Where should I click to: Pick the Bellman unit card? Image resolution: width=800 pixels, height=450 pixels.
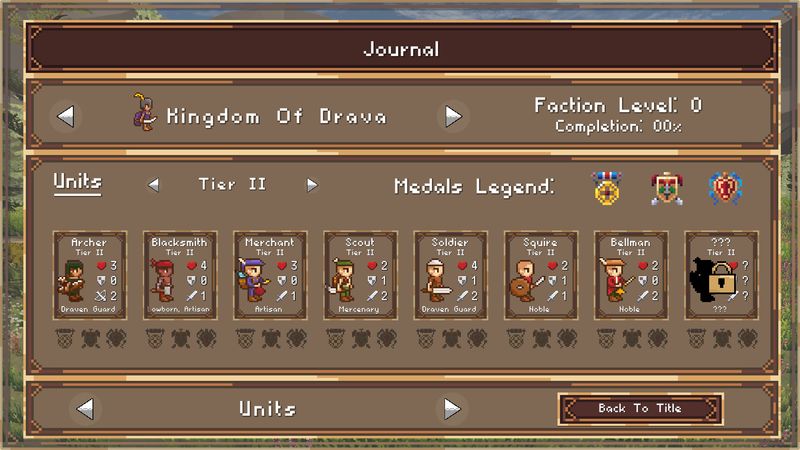pos(631,275)
